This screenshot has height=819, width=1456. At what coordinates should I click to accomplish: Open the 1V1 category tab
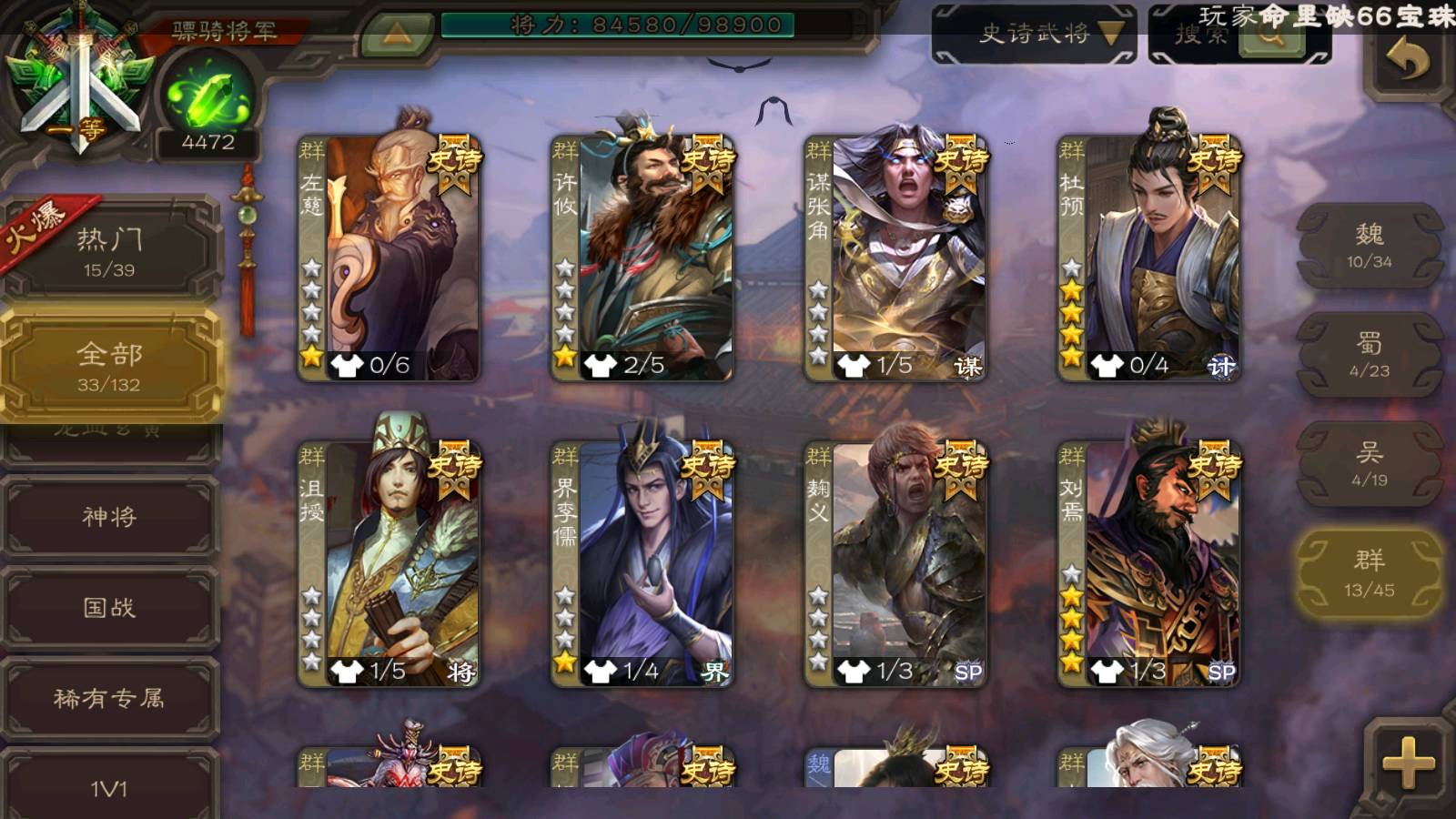click(x=109, y=787)
